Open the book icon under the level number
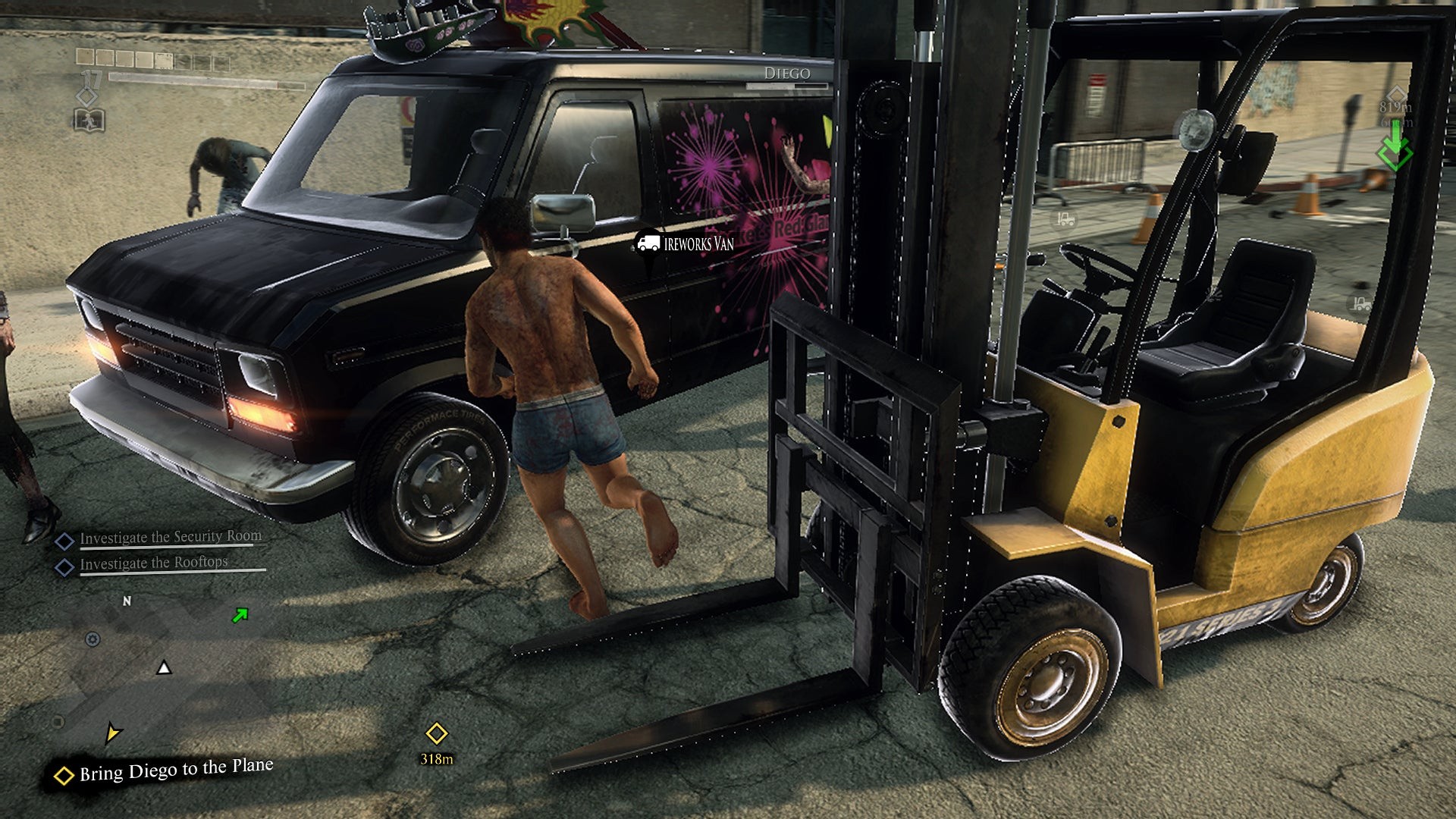The width and height of the screenshot is (1456, 819). (89, 120)
